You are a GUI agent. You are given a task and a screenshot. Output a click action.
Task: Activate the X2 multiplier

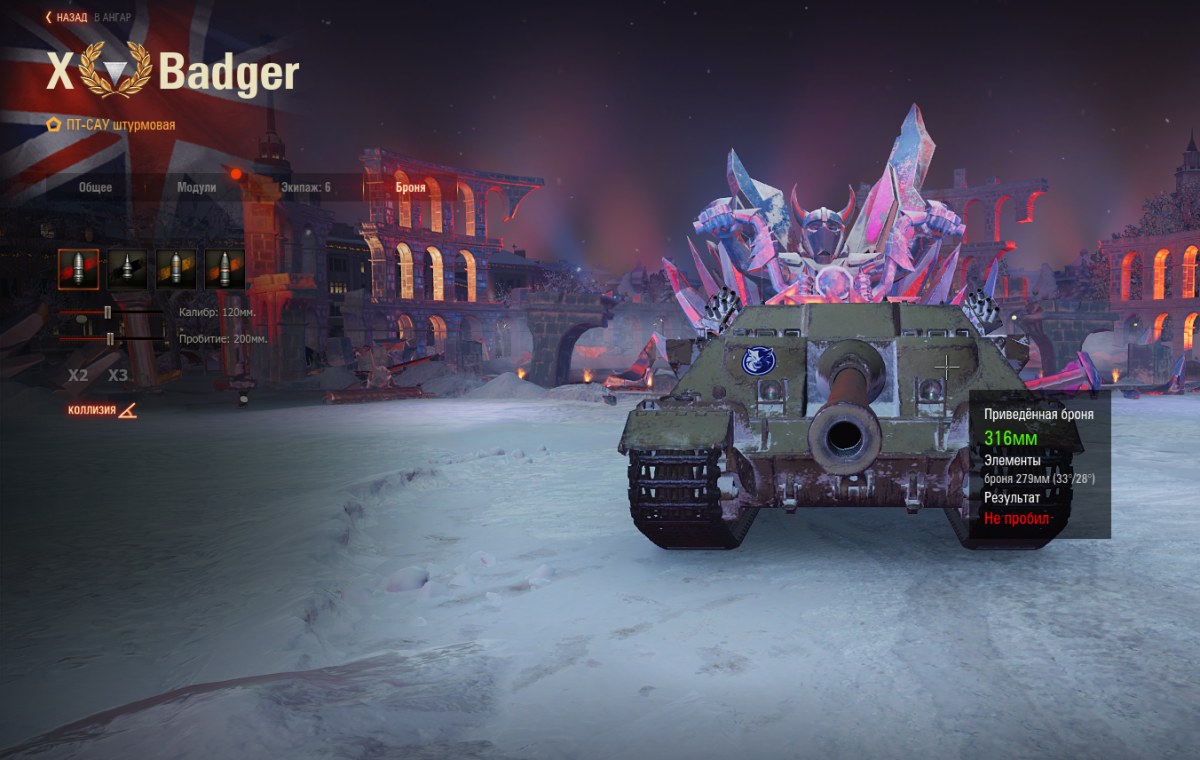[78, 376]
